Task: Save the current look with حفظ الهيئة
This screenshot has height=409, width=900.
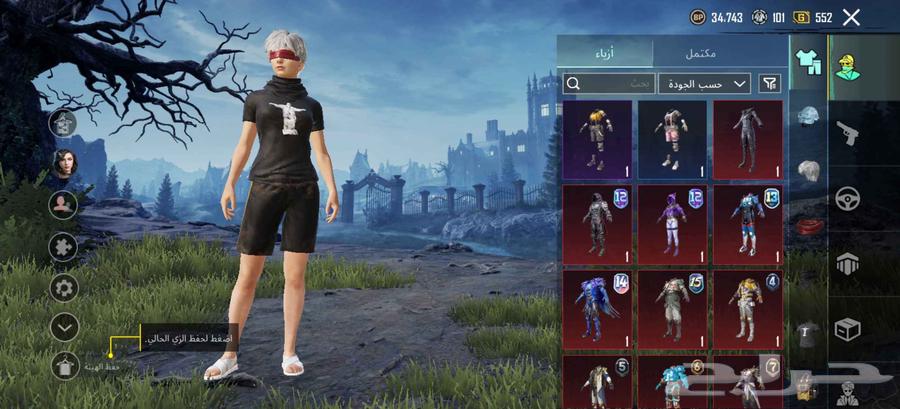Action: pos(64,365)
